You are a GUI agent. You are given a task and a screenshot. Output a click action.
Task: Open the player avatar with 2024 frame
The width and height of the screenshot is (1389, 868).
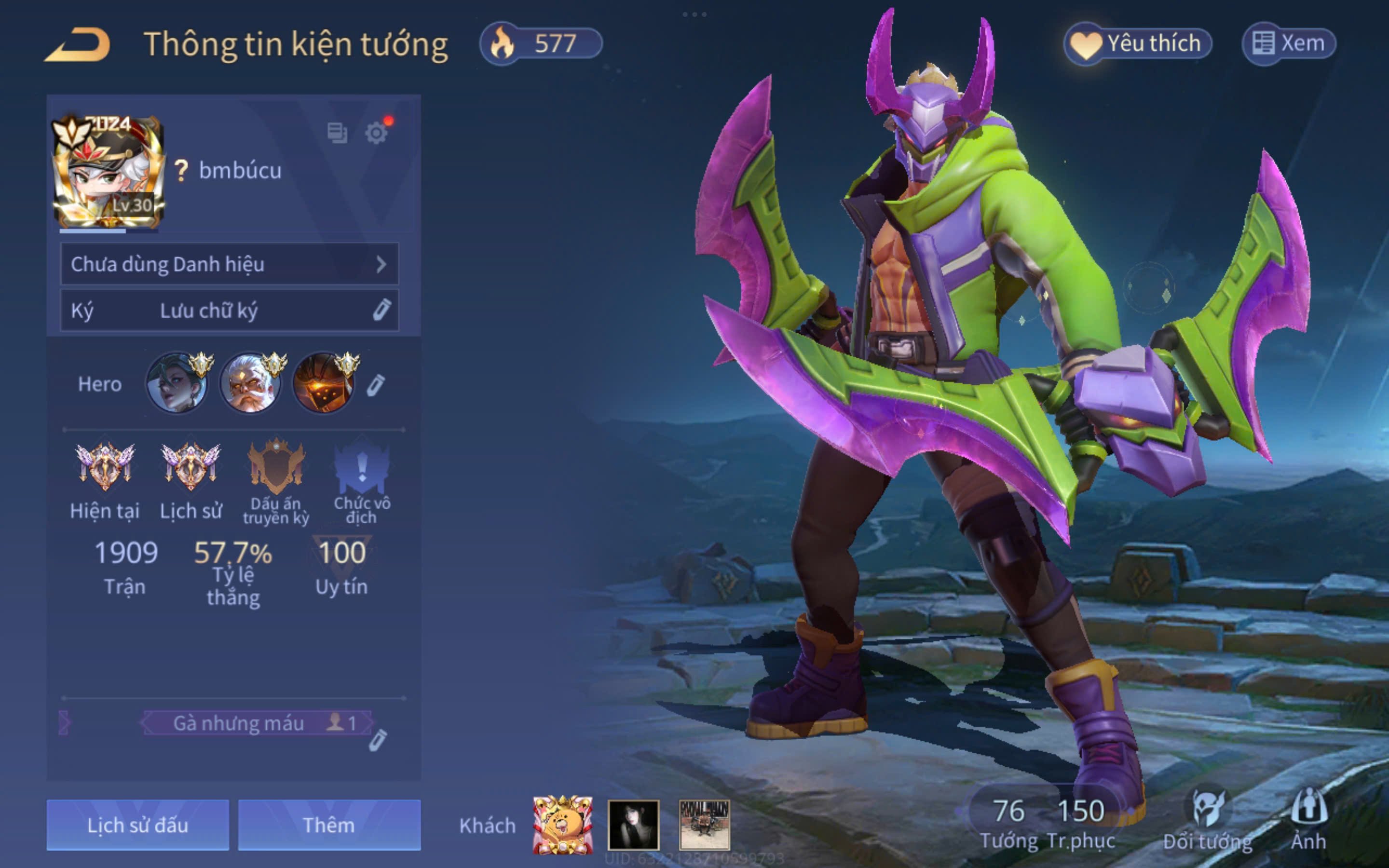(x=109, y=172)
